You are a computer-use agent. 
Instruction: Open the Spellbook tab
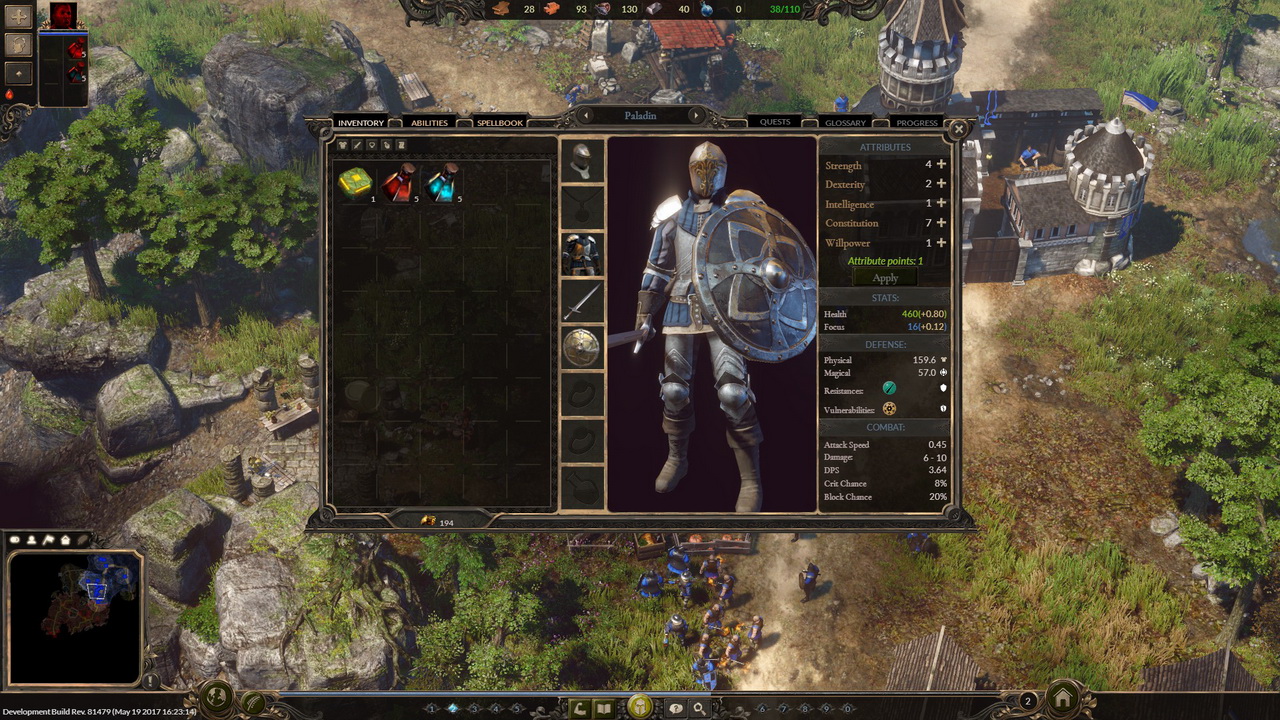point(499,123)
